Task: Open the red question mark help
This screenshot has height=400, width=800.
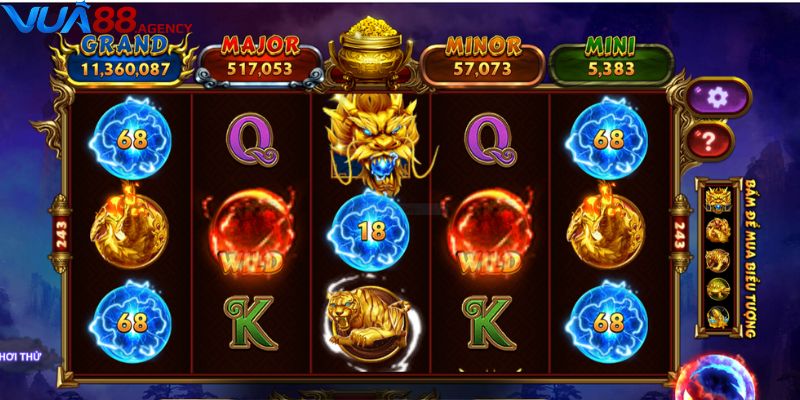Action: tap(711, 139)
